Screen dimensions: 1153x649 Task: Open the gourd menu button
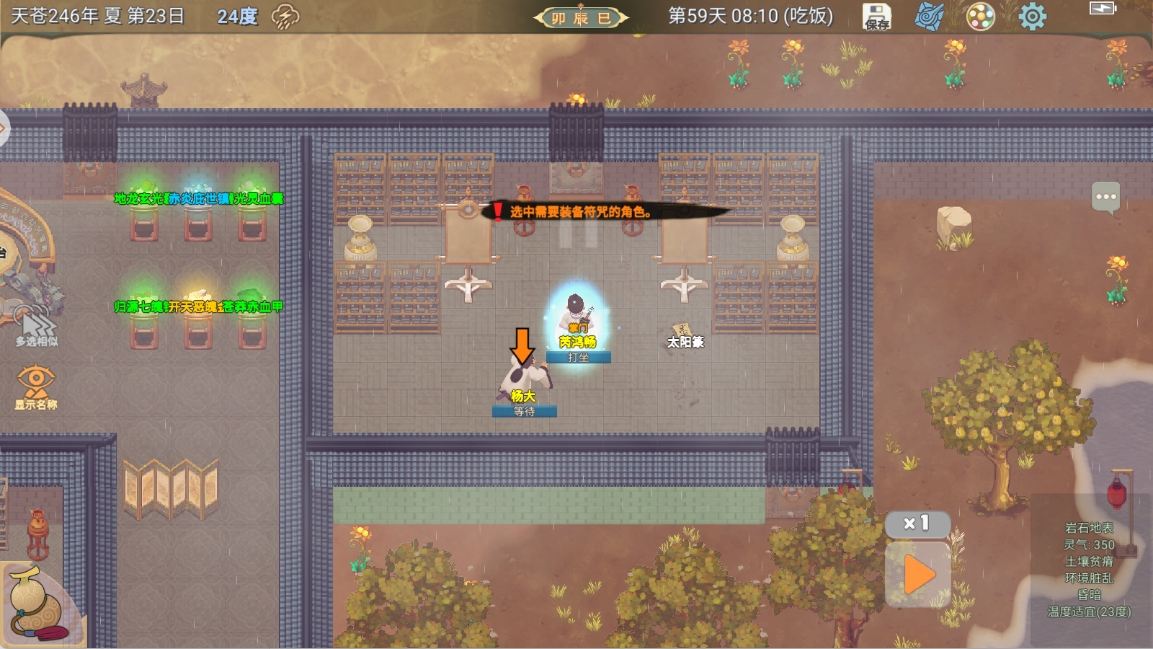(37, 604)
